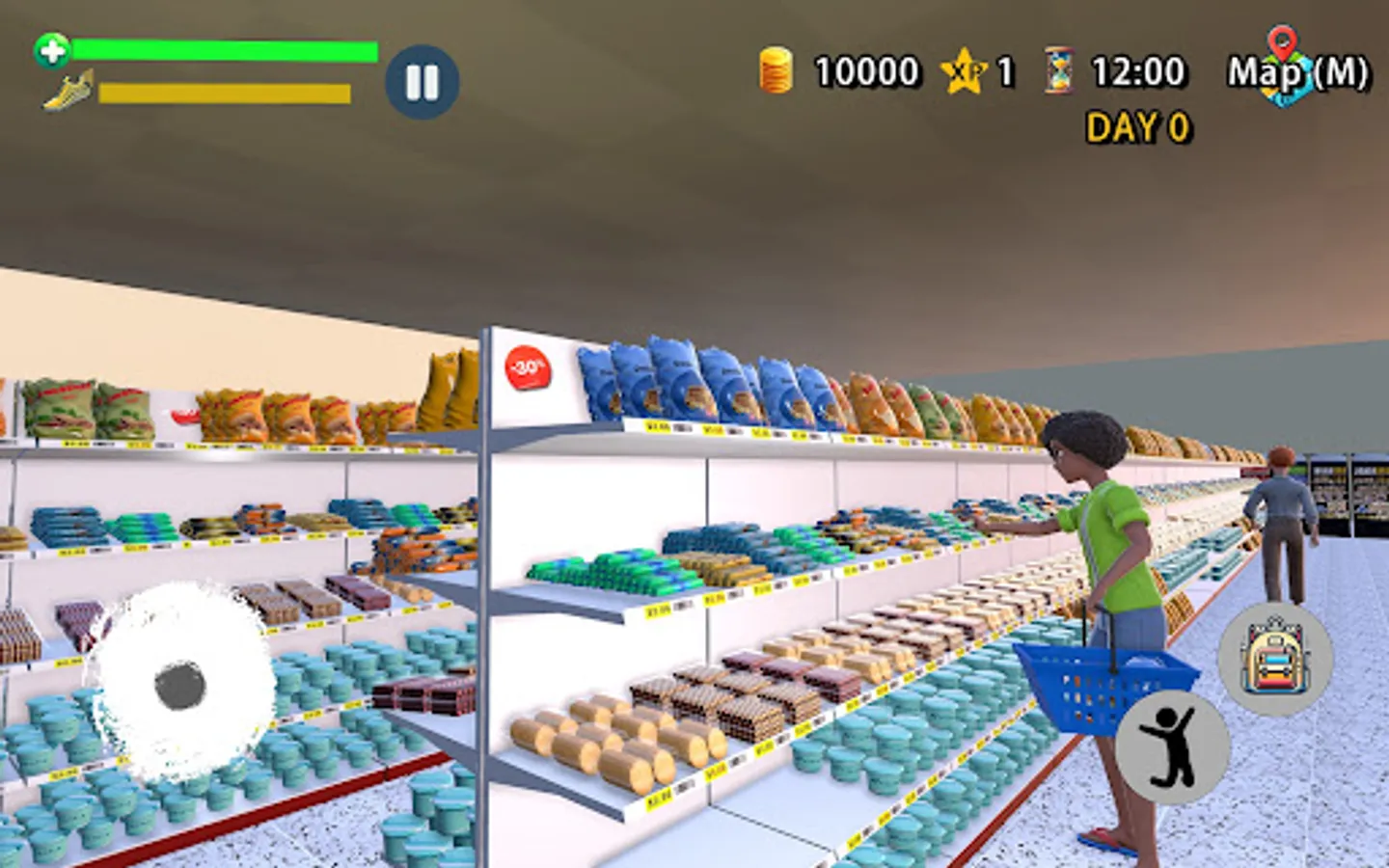
Task: Pause the game
Action: tap(422, 82)
